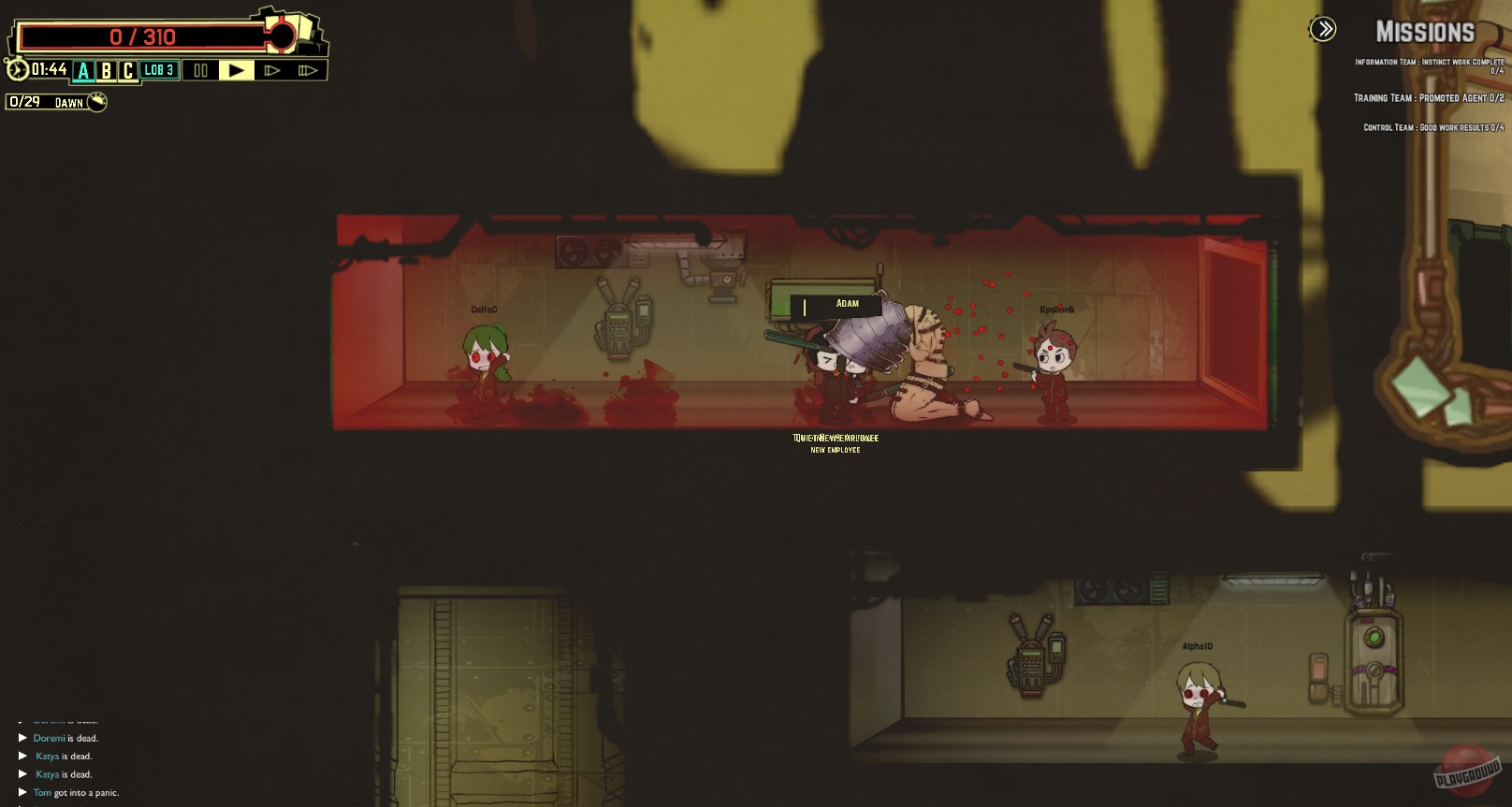1512x807 pixels.
Task: Click the double-chevron icon beside Missions
Action: [1322, 29]
